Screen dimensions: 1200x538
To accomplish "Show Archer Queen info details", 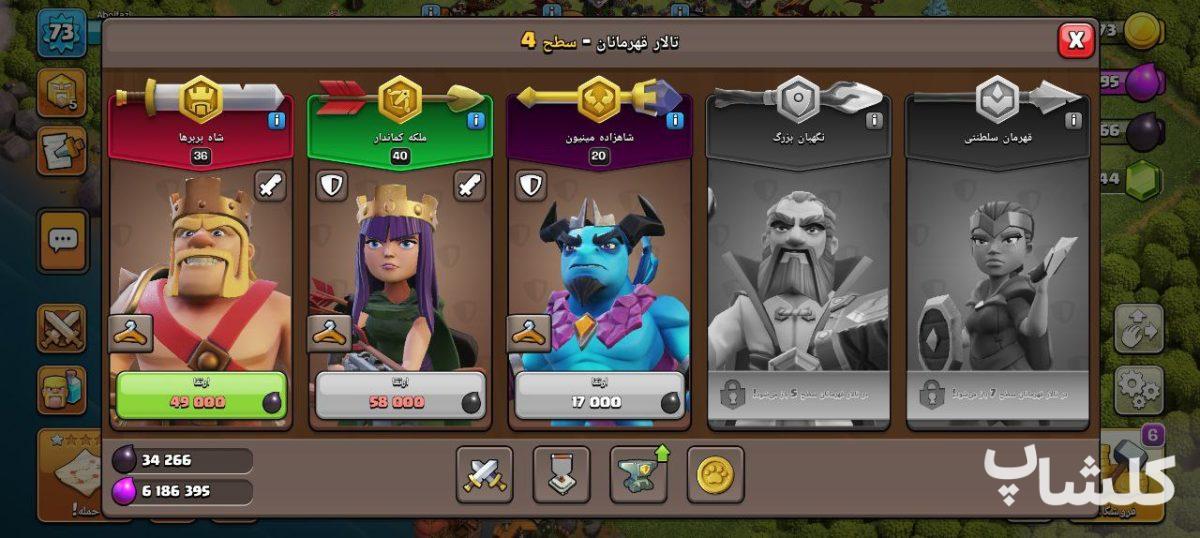I will click(x=476, y=121).
